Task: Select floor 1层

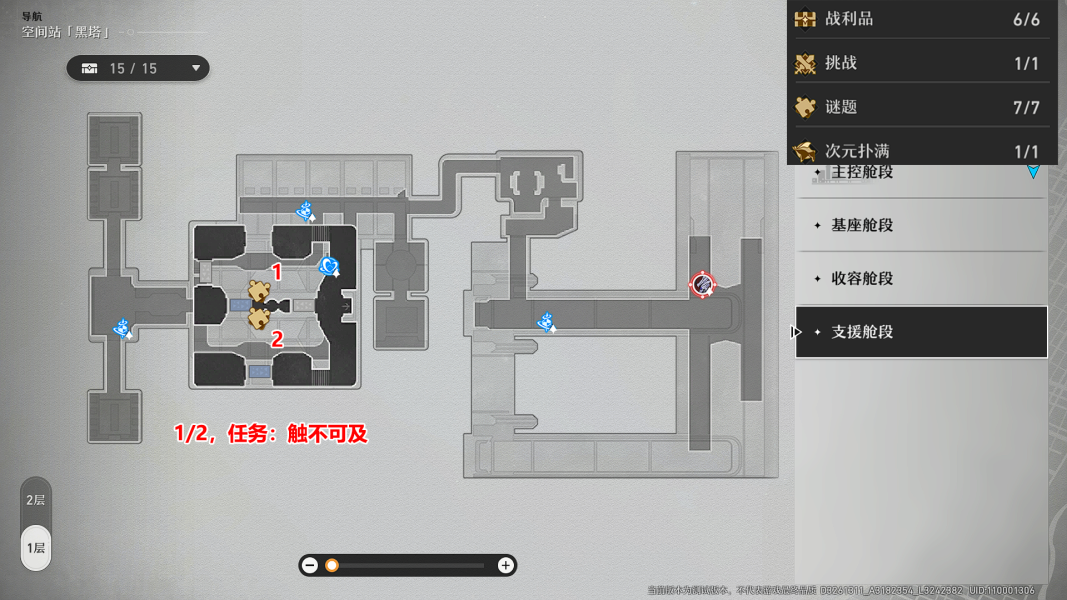Action: pos(36,548)
